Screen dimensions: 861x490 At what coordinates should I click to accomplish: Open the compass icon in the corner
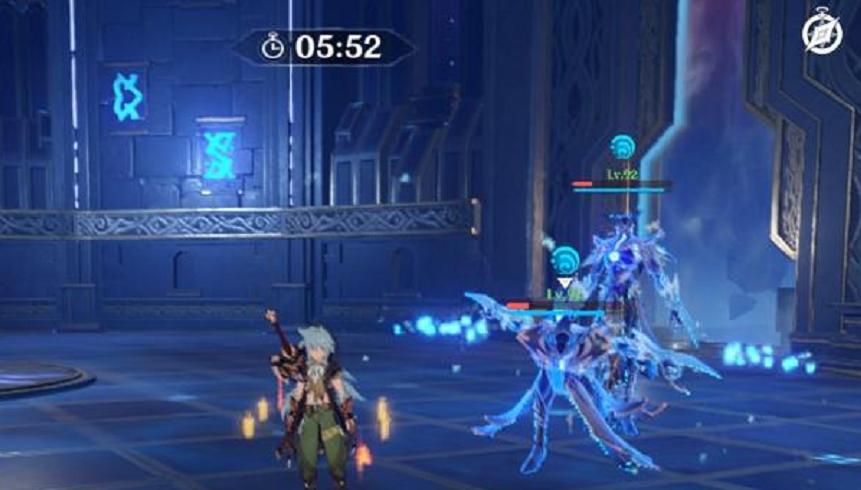[x=822, y=36]
